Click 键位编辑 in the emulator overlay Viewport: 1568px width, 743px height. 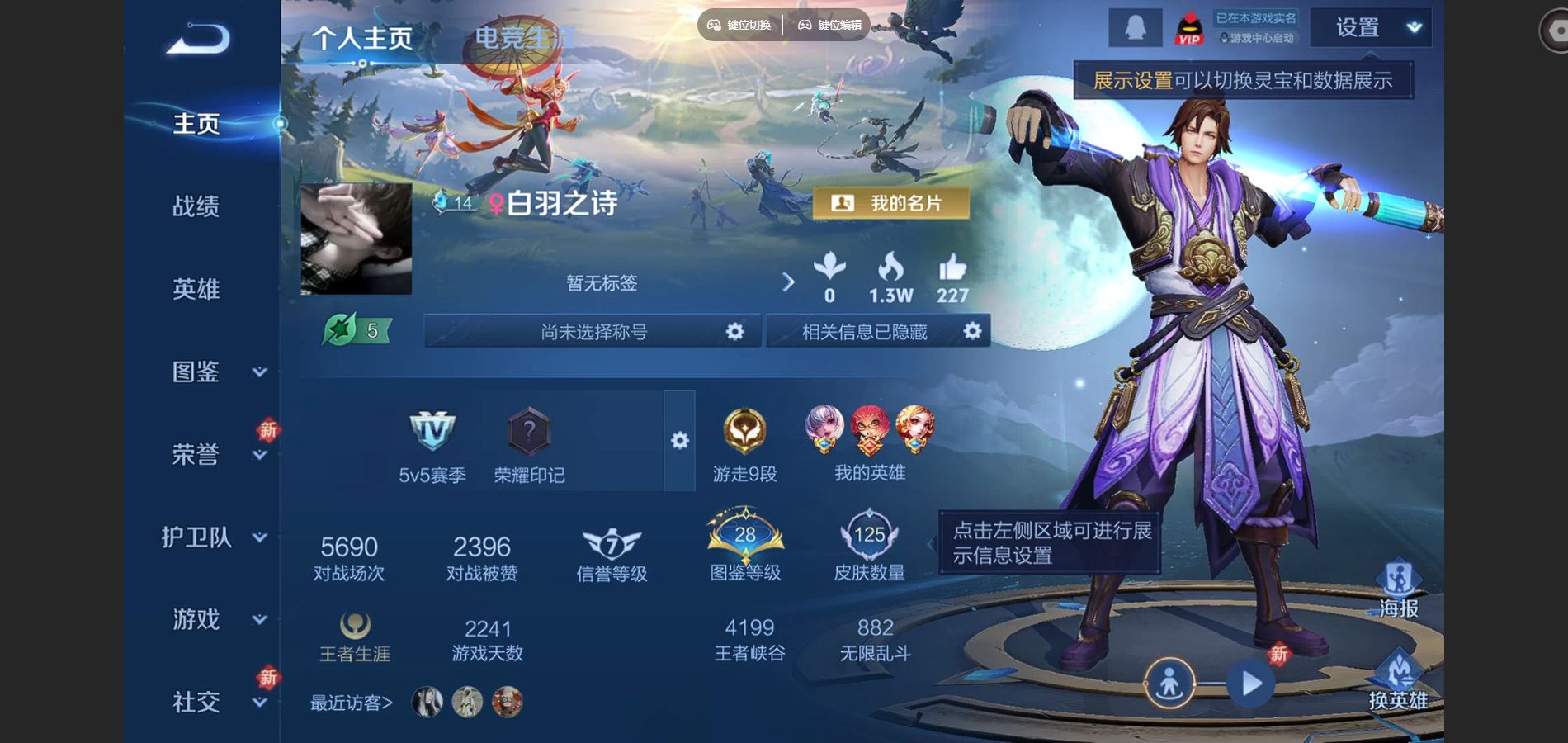(830, 25)
